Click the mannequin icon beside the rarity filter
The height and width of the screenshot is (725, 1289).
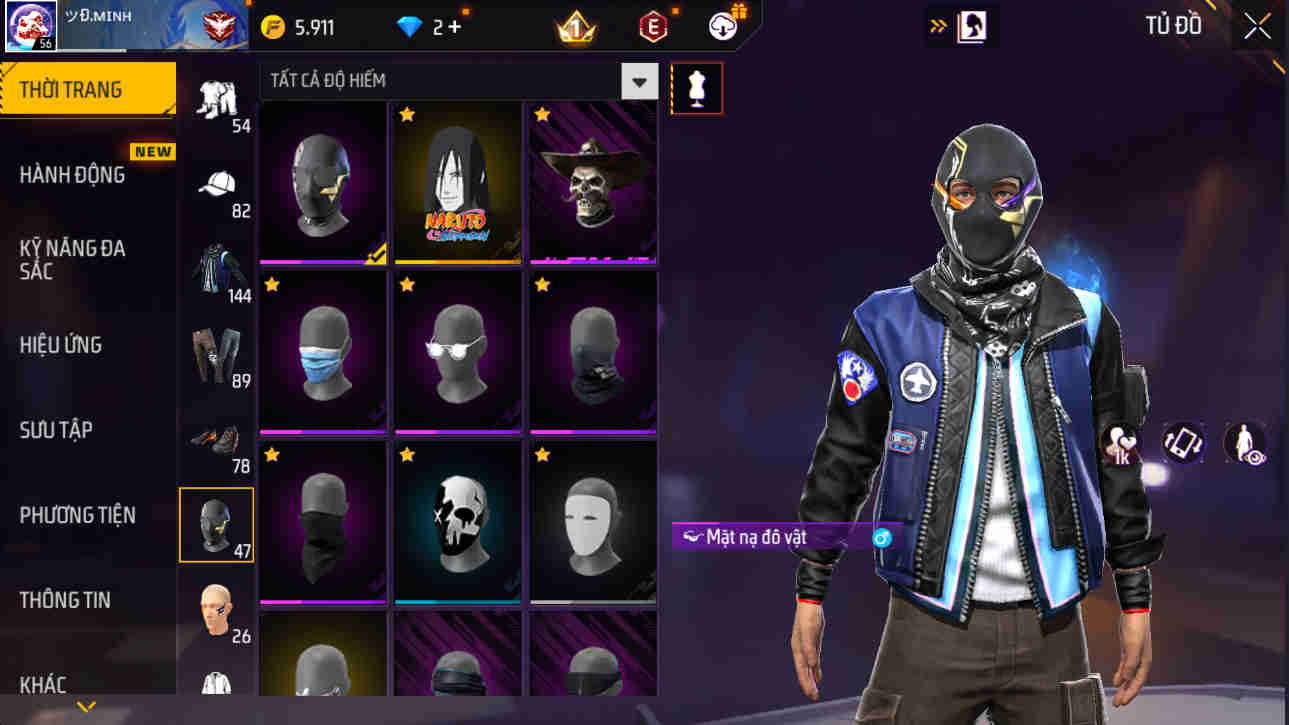697,88
